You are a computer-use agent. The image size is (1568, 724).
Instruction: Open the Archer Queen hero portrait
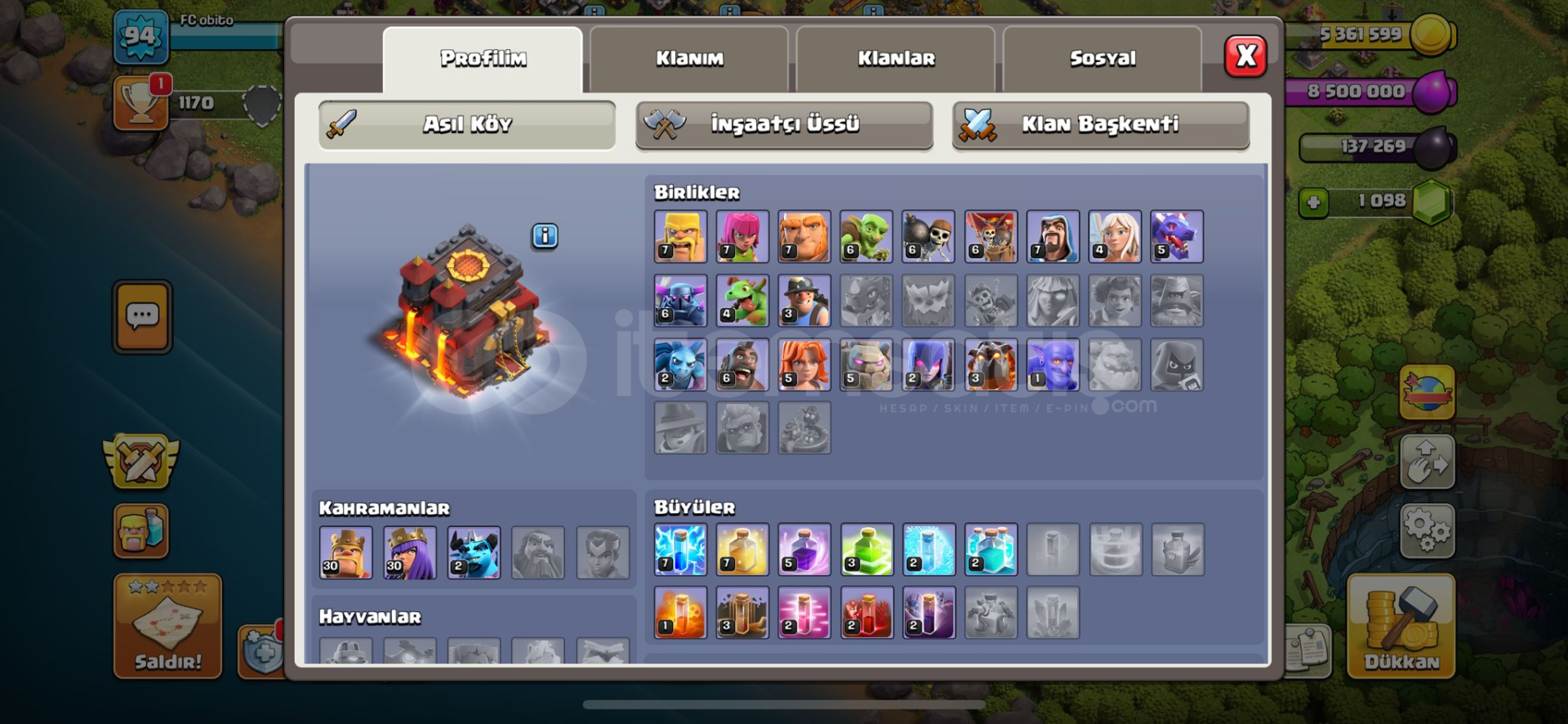click(x=408, y=552)
